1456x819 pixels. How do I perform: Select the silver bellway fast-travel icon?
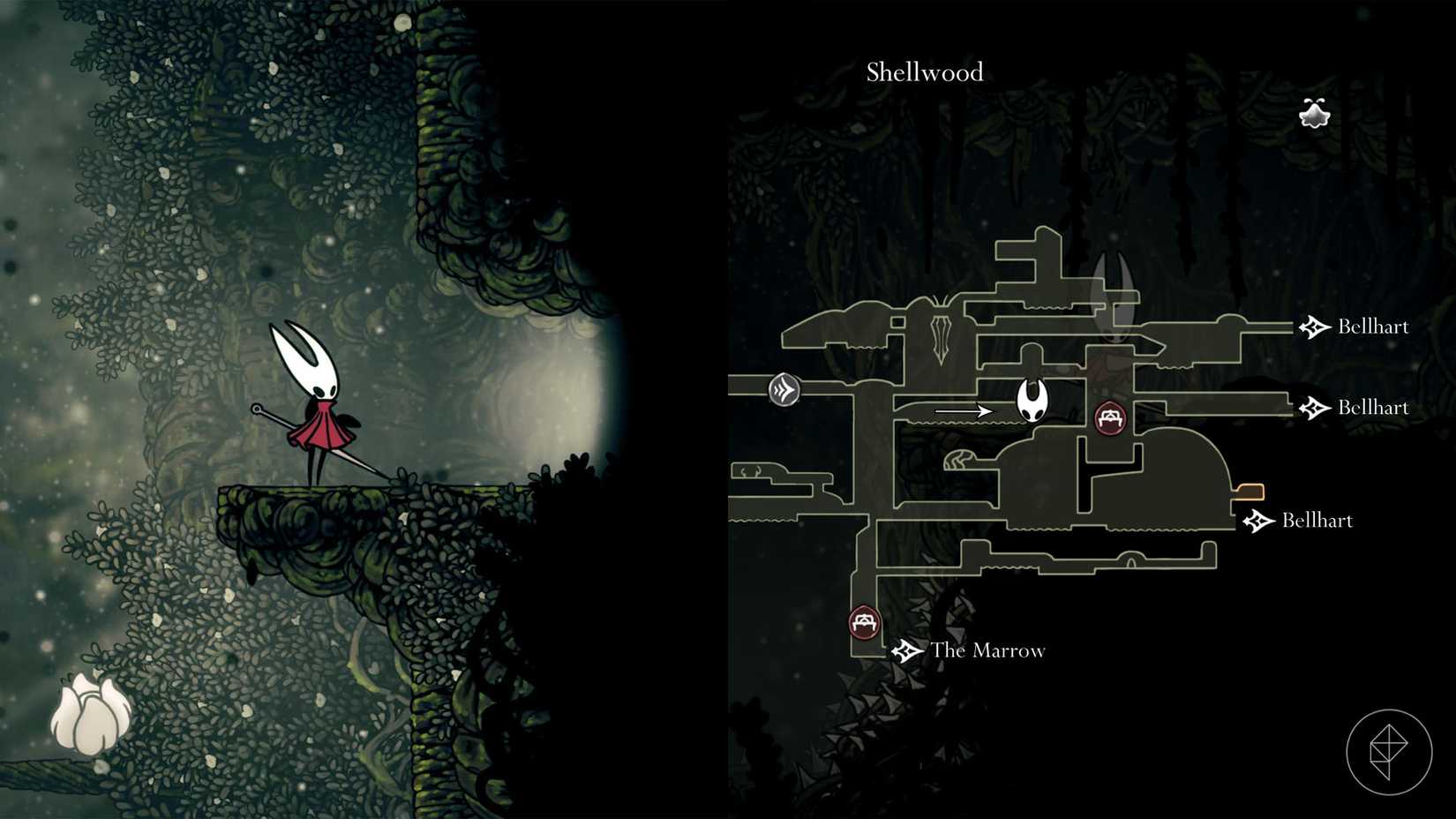[x=784, y=388]
